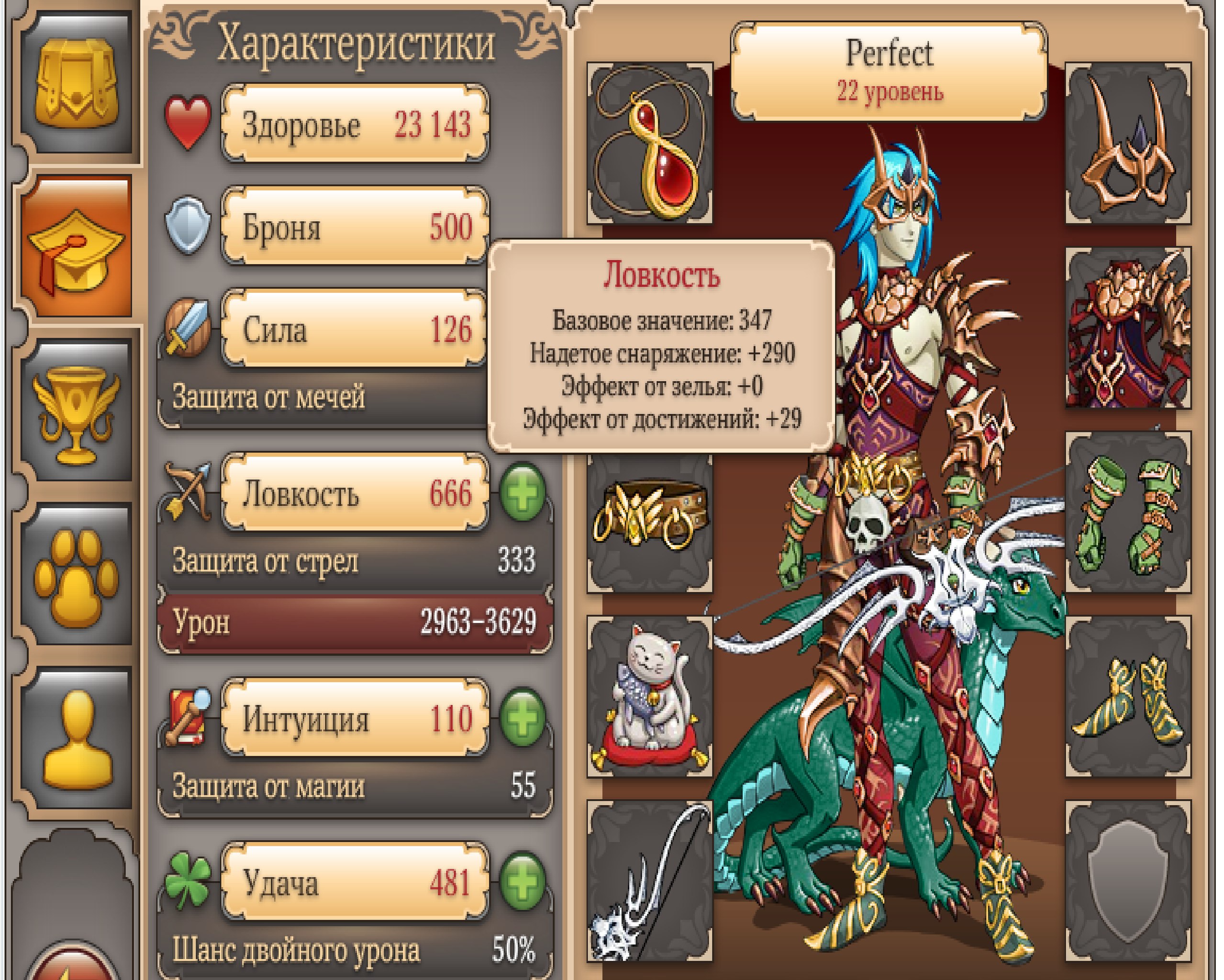Select the spiked chest armor slot

click(x=1127, y=328)
